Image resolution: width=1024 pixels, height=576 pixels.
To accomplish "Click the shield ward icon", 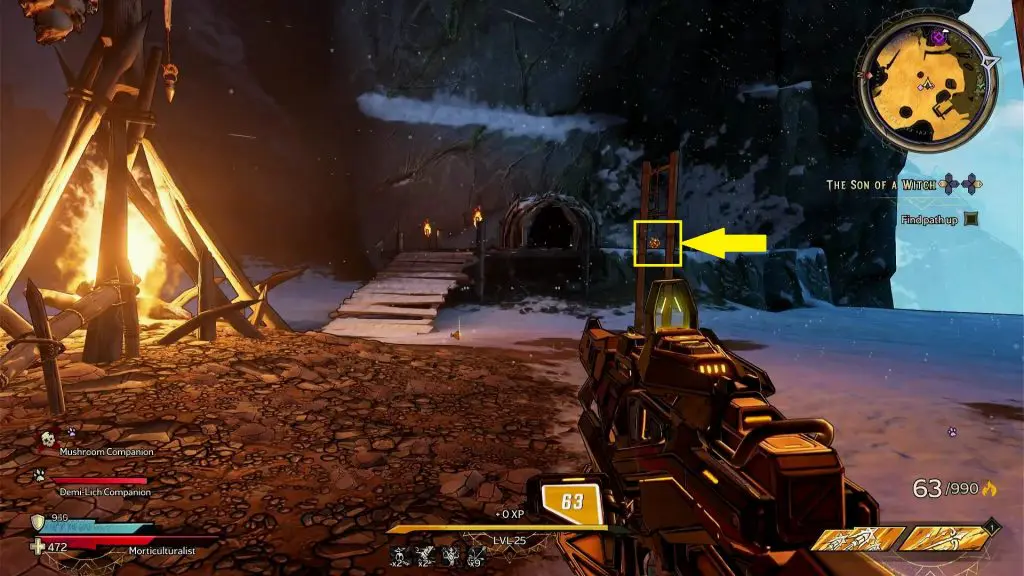I will coord(38,521).
